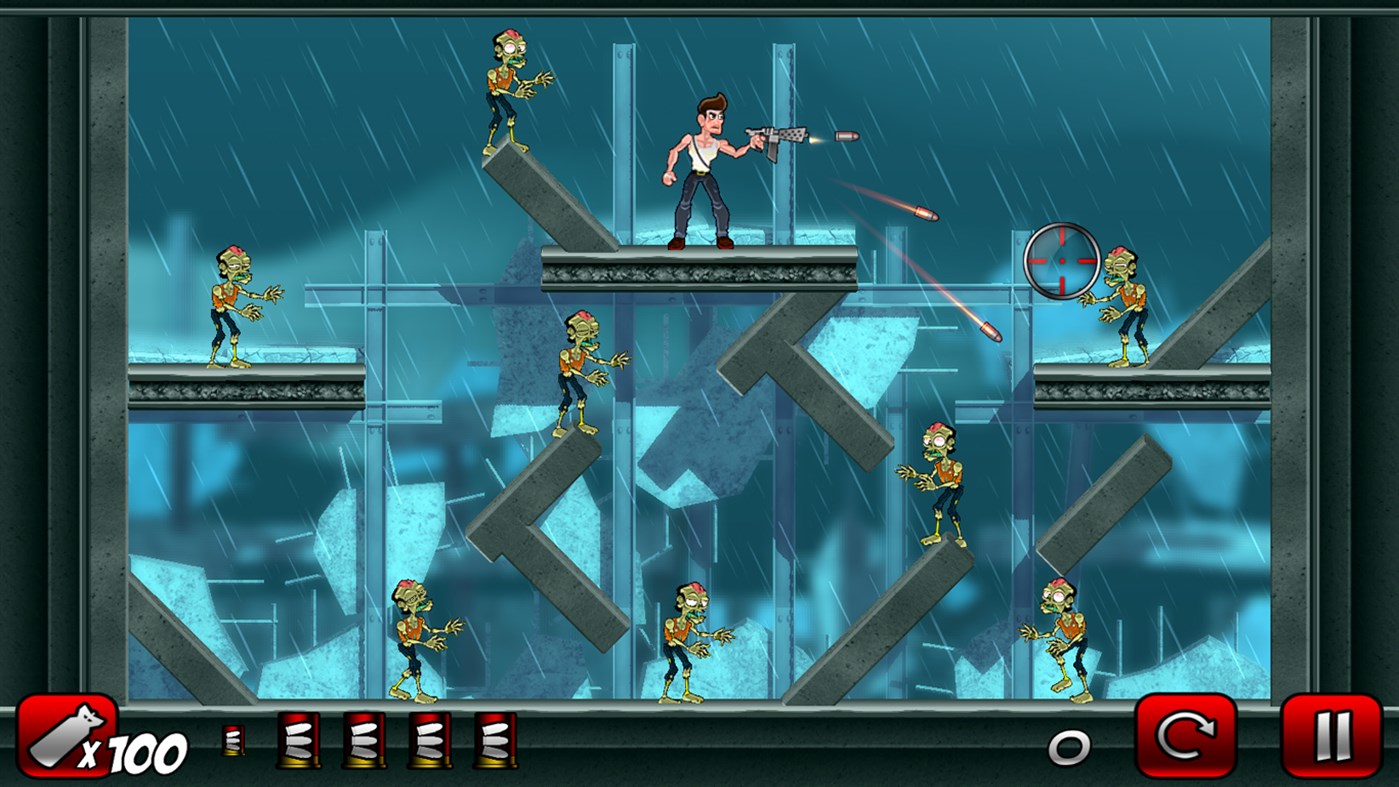
Task: Click the small spent shotgun shell icon
Action: [x=232, y=742]
